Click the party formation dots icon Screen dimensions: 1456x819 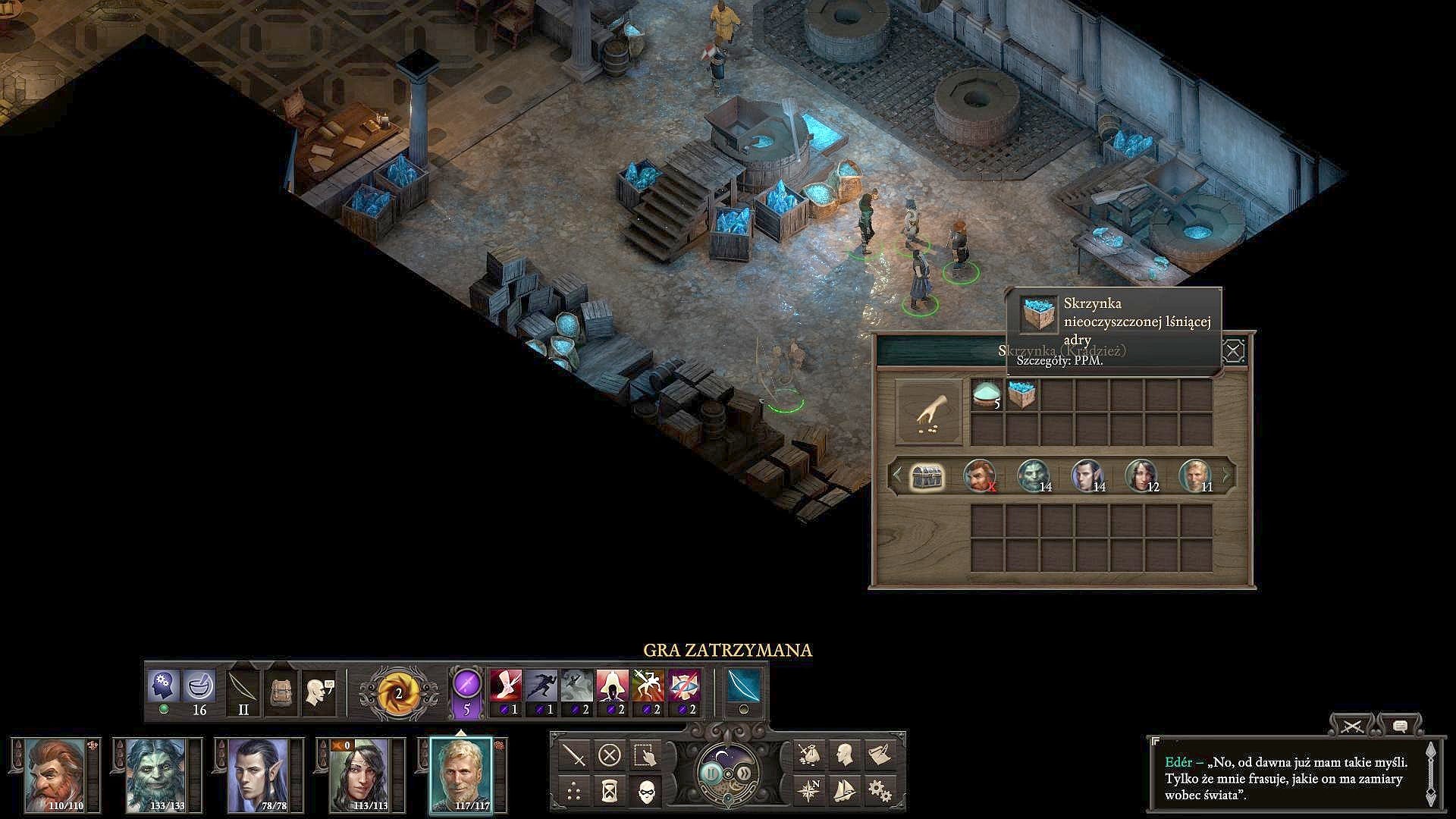[x=574, y=792]
